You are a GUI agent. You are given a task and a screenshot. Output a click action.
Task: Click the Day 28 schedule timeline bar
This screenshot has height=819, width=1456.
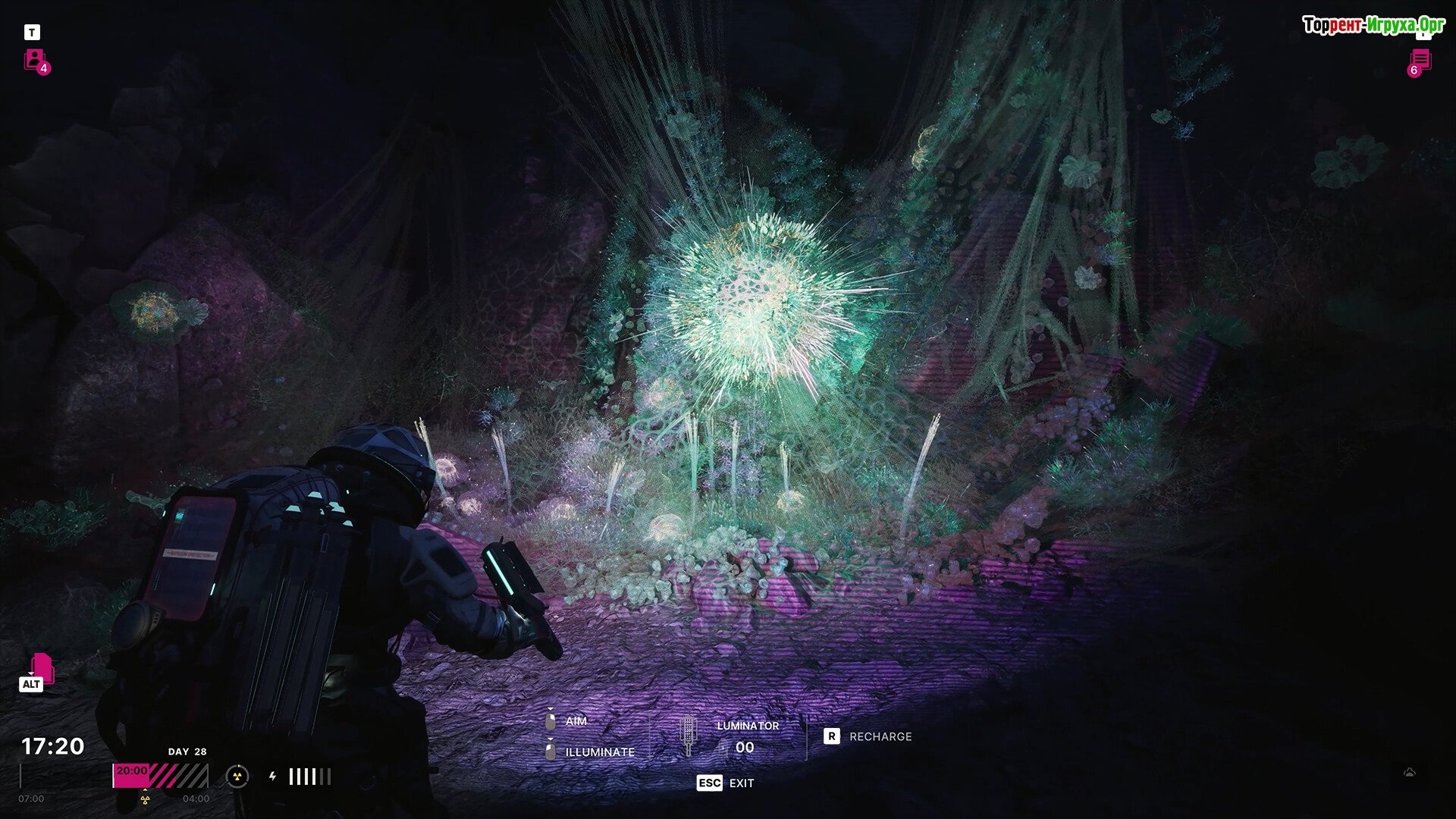(x=160, y=776)
